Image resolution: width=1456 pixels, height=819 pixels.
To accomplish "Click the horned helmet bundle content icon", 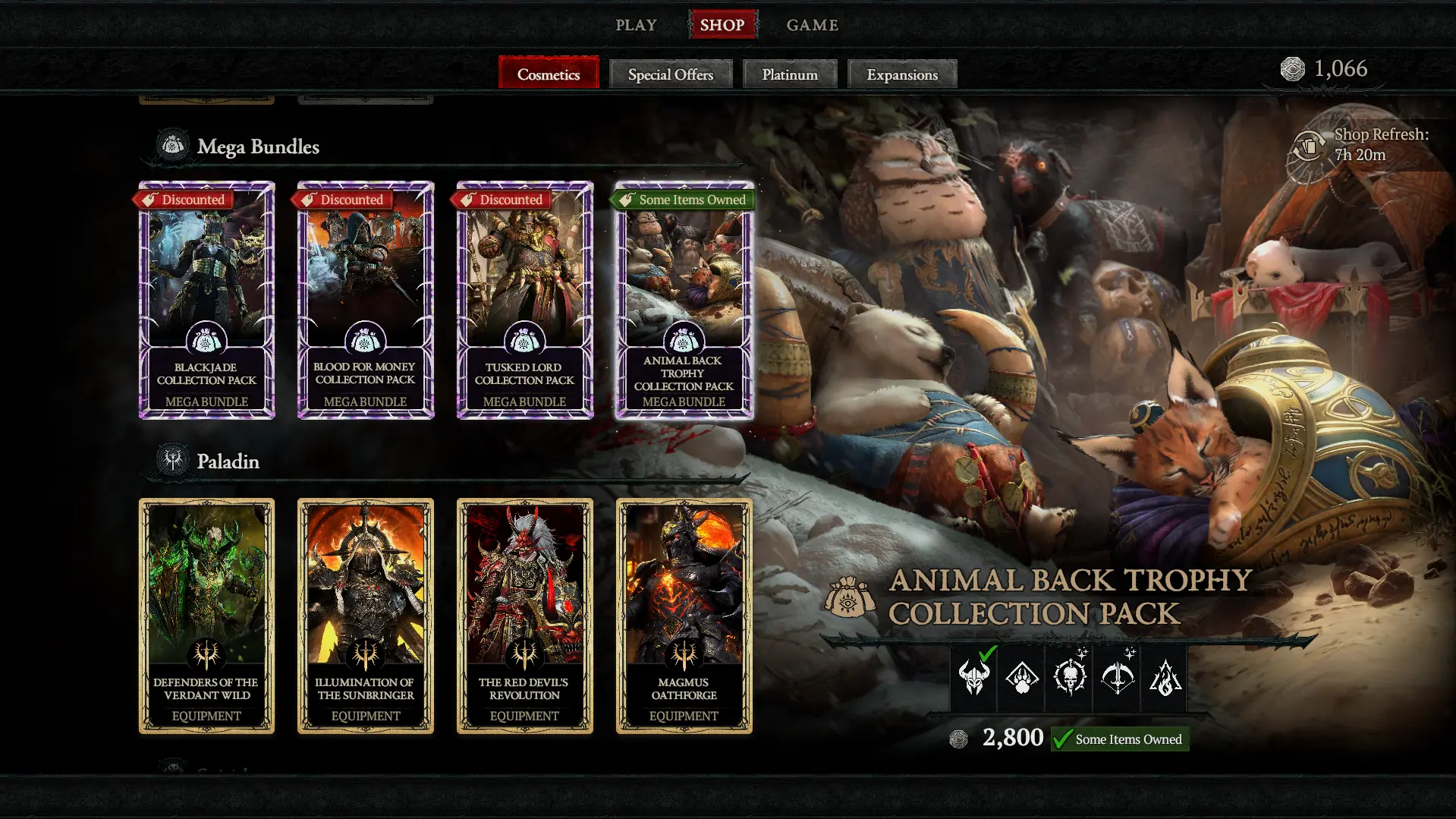I will (974, 678).
